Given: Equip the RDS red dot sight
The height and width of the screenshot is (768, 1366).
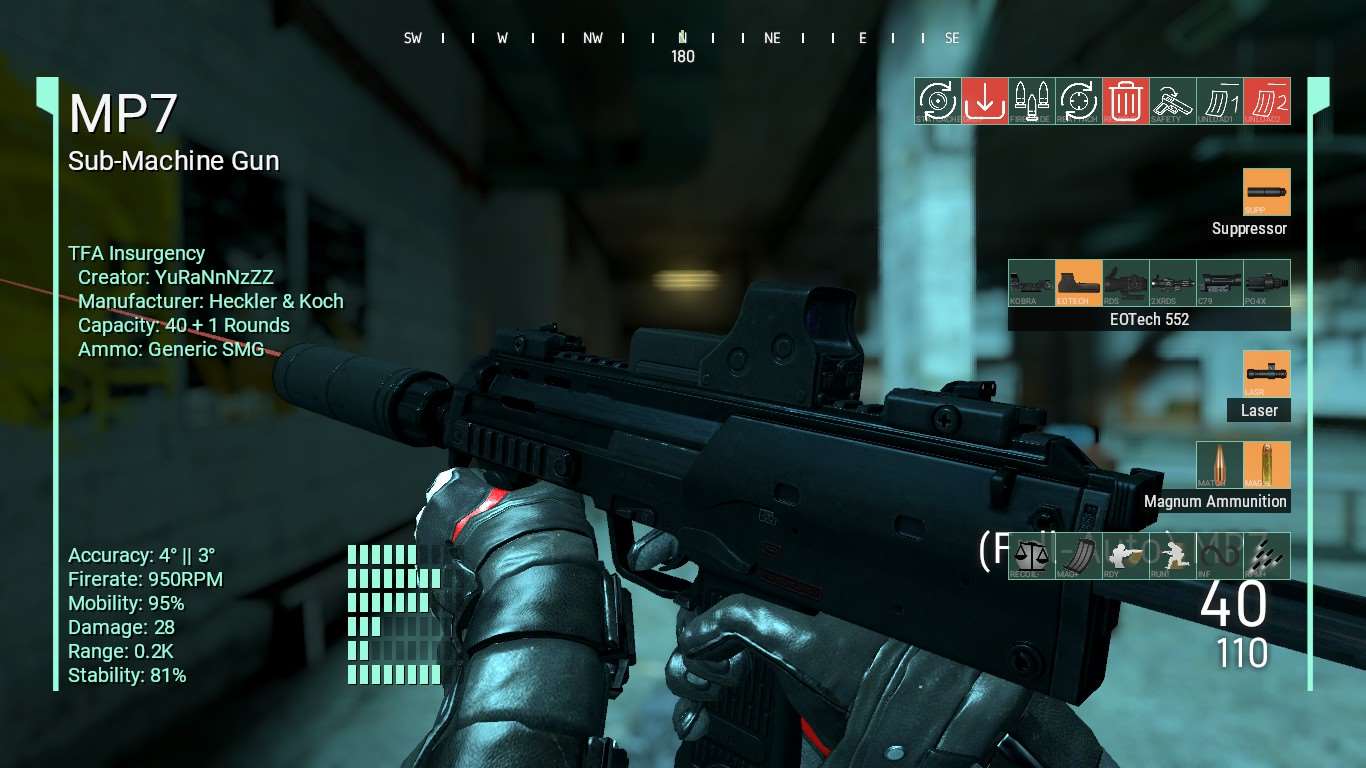Looking at the screenshot, I should point(1125,283).
